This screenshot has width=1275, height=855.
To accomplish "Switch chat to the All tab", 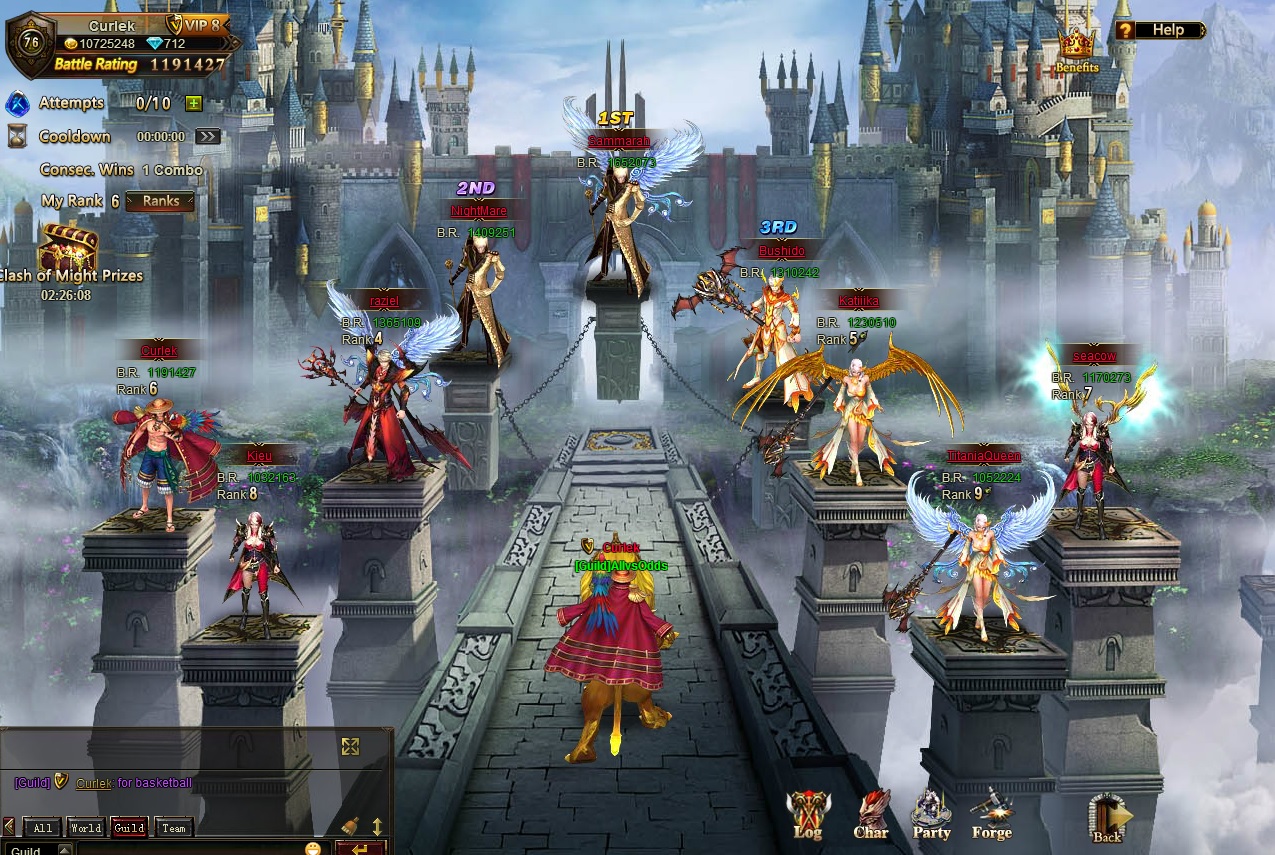I will click(42, 828).
